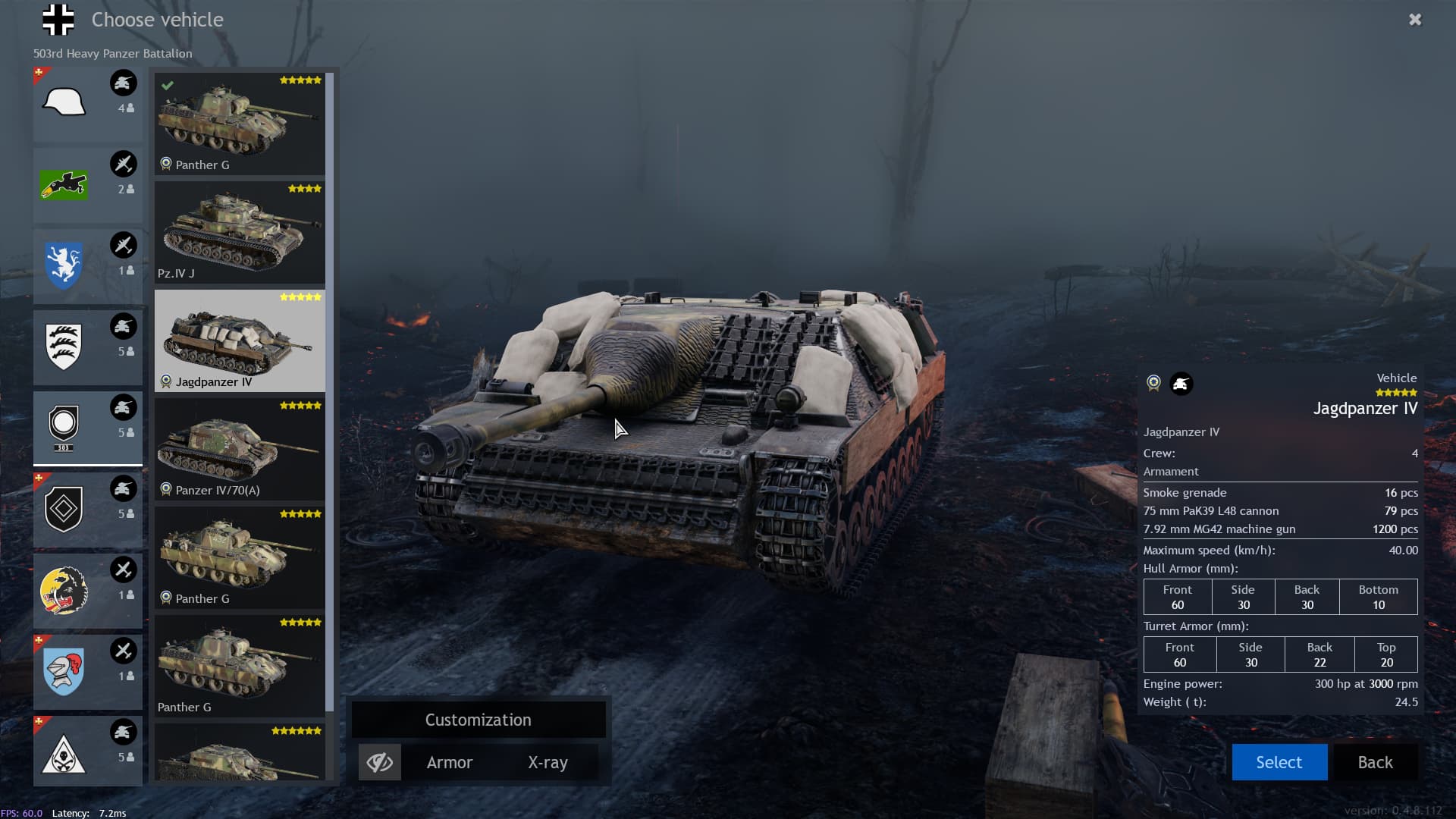This screenshot has width=1456, height=819.
Task: Go back using the Back button
Action: pos(1375,762)
